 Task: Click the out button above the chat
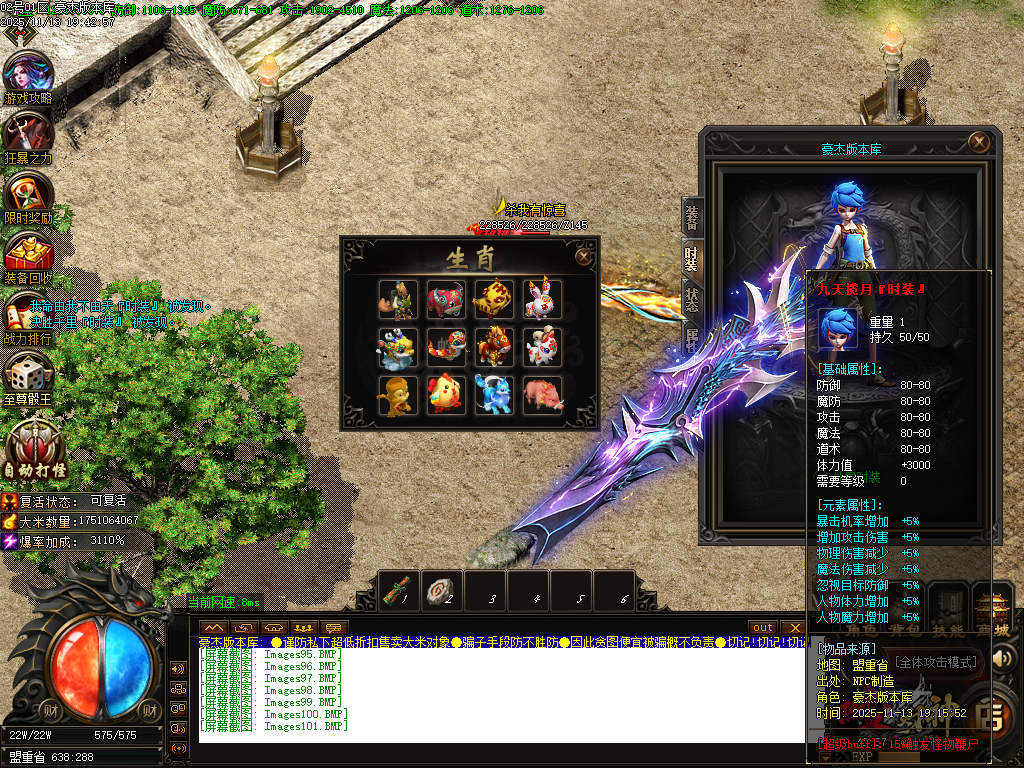[x=763, y=627]
